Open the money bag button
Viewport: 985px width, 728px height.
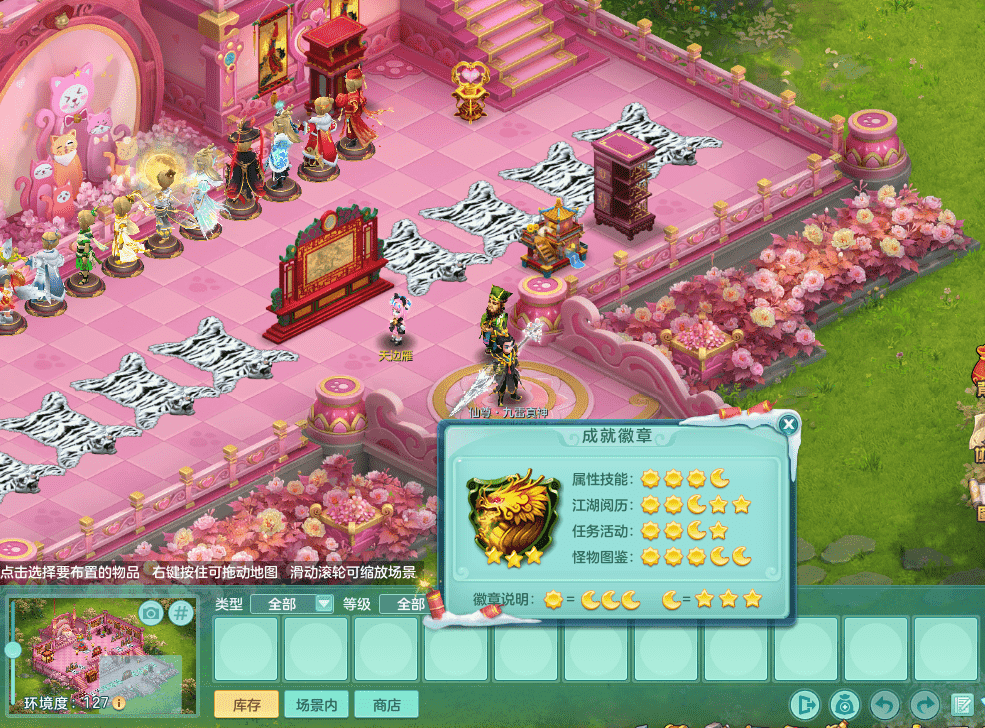(845, 704)
